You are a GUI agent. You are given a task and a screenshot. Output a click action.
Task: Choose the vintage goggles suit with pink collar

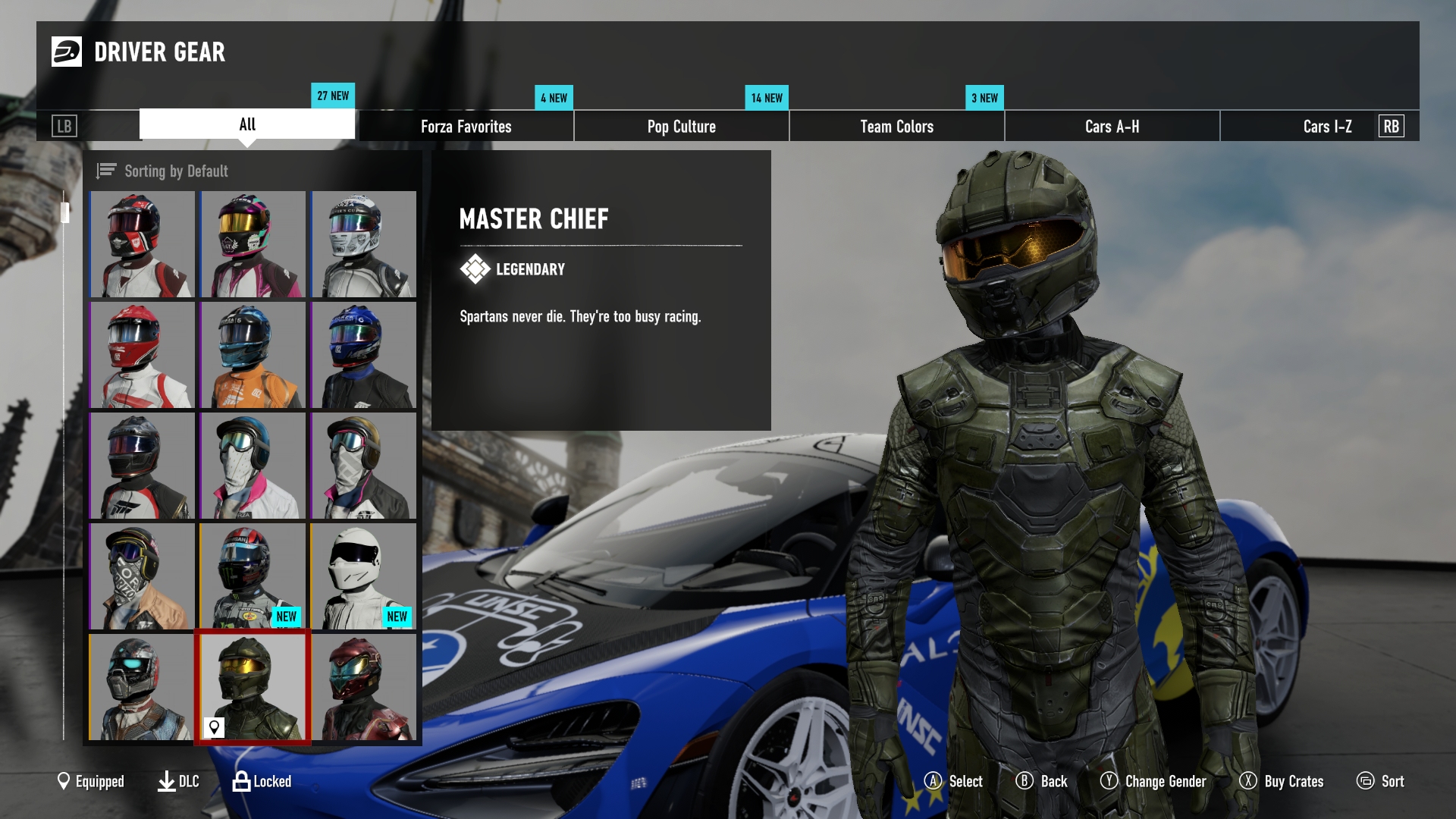point(253,466)
